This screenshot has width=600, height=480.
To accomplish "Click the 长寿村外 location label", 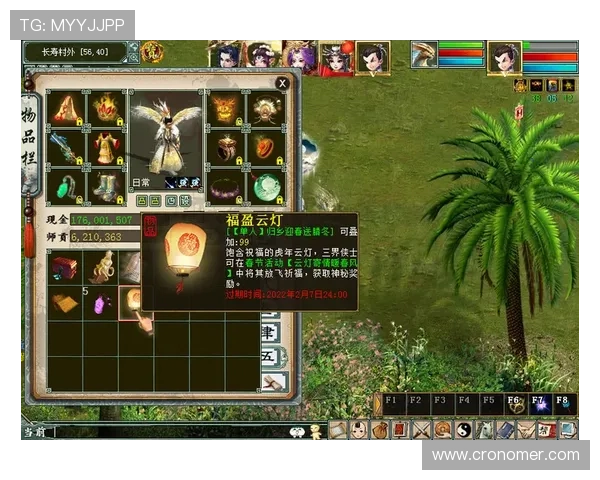I will click(x=76, y=52).
